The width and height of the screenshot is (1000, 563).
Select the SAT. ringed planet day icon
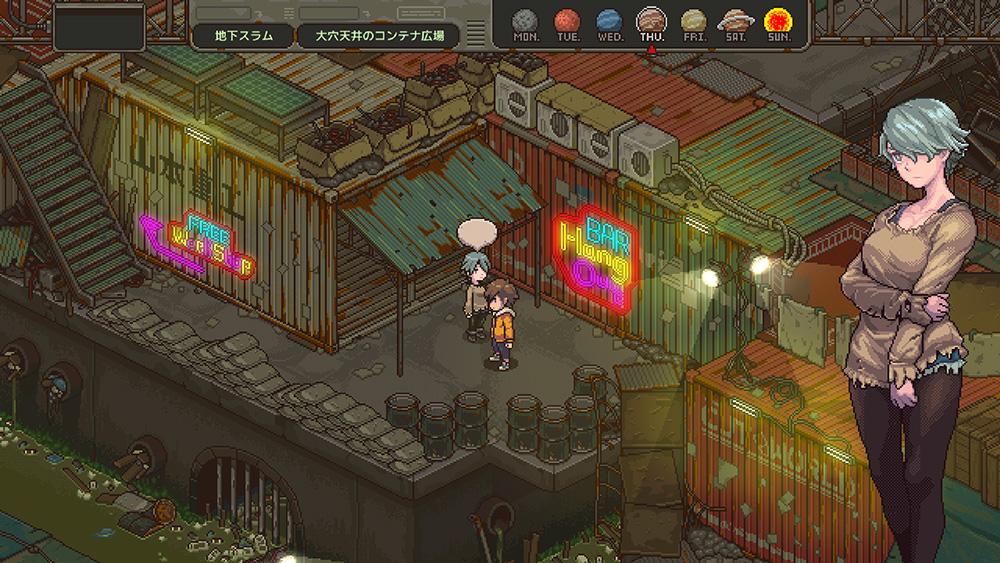pos(735,20)
